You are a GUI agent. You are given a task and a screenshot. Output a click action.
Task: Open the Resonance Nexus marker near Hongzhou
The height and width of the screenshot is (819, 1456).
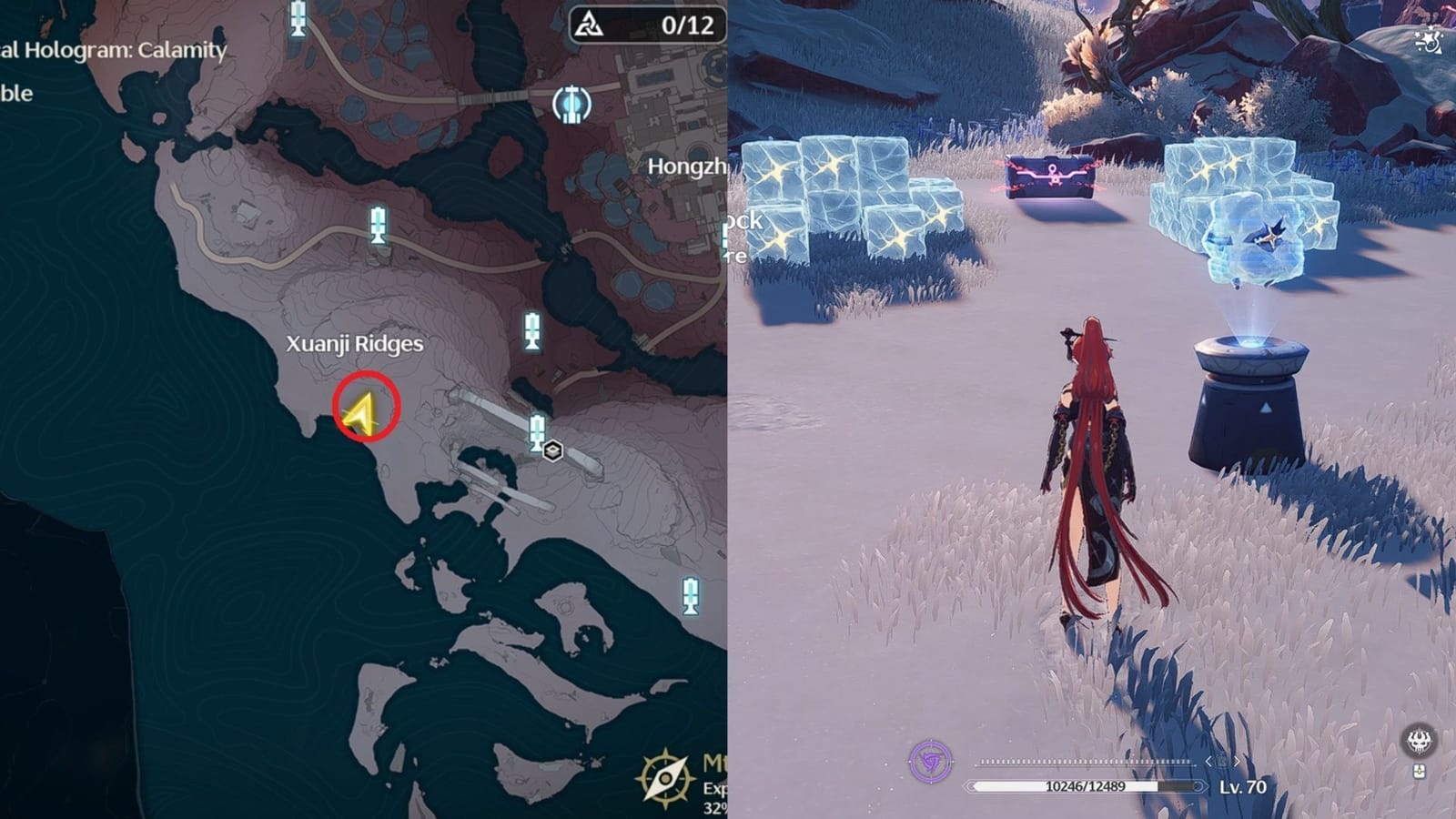click(571, 105)
